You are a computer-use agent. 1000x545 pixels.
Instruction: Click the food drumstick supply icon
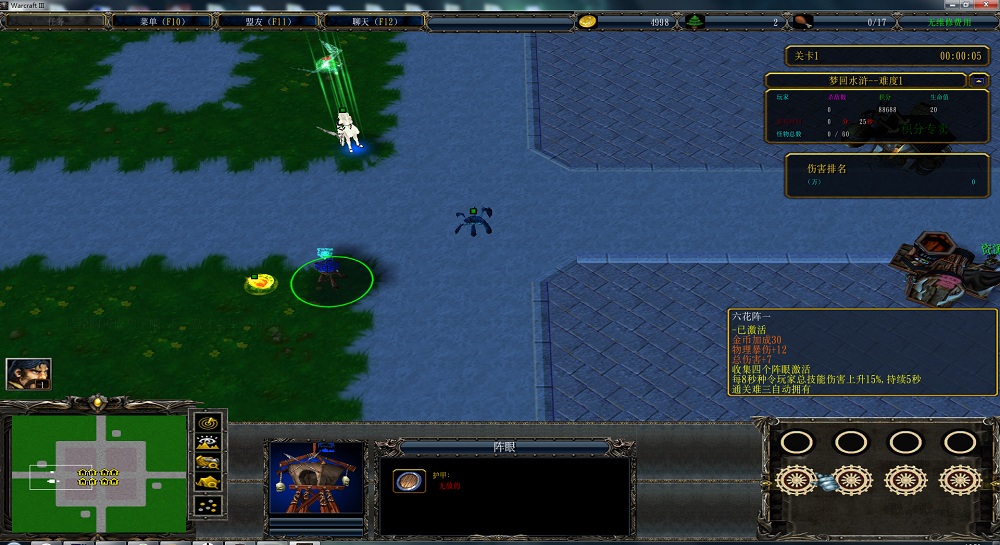pyautogui.click(x=804, y=21)
